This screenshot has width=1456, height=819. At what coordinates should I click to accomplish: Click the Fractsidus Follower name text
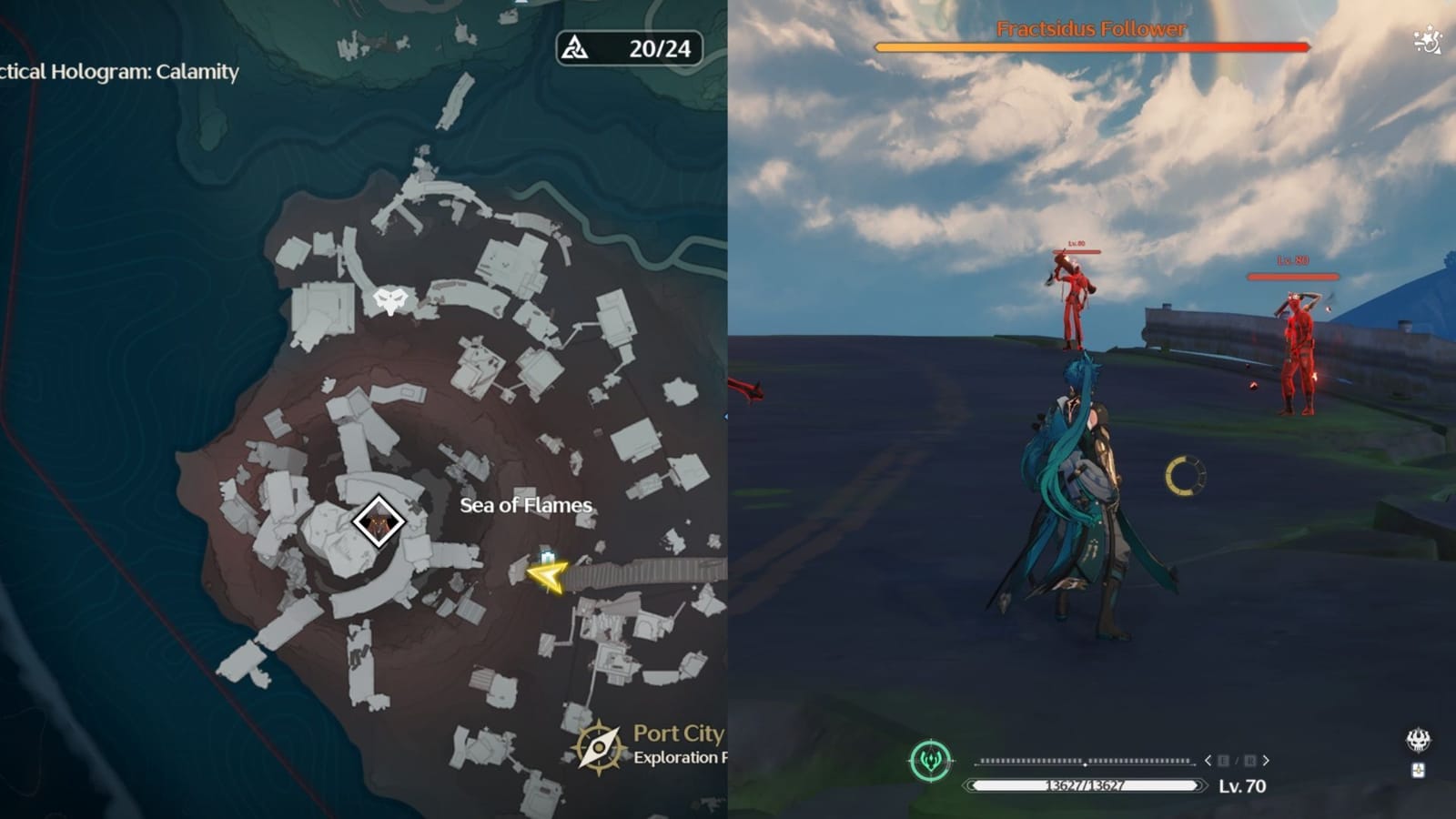[1090, 29]
